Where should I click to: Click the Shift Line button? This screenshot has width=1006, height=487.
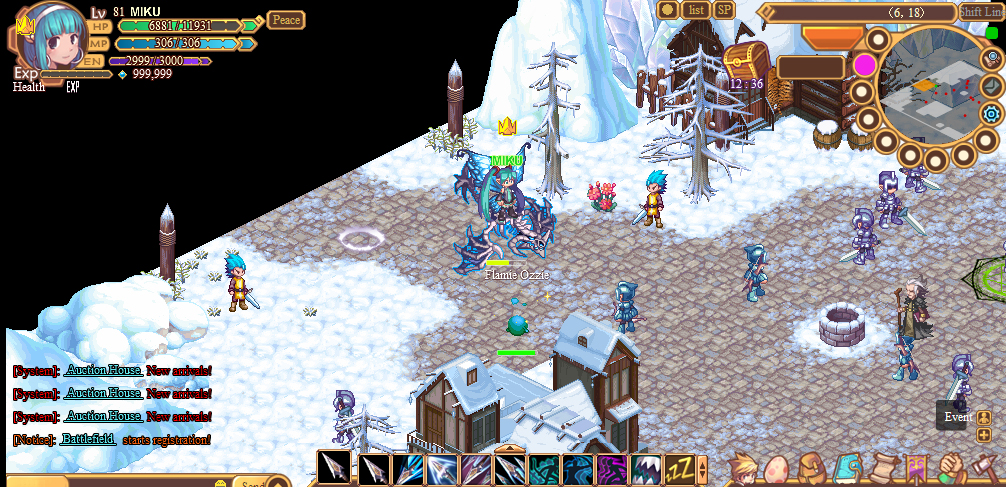click(981, 12)
